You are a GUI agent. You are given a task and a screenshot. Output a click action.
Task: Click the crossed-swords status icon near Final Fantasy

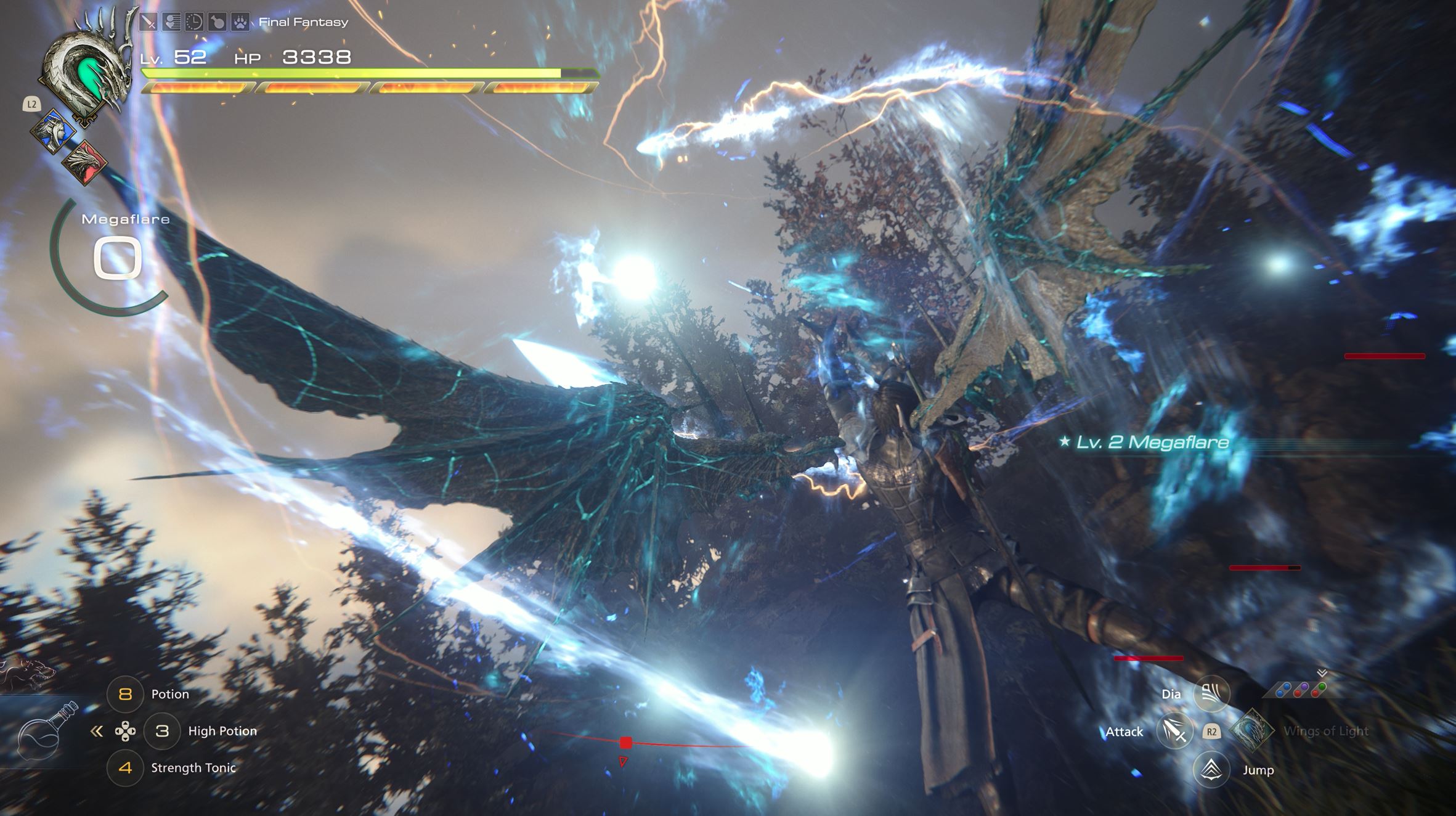[148, 22]
